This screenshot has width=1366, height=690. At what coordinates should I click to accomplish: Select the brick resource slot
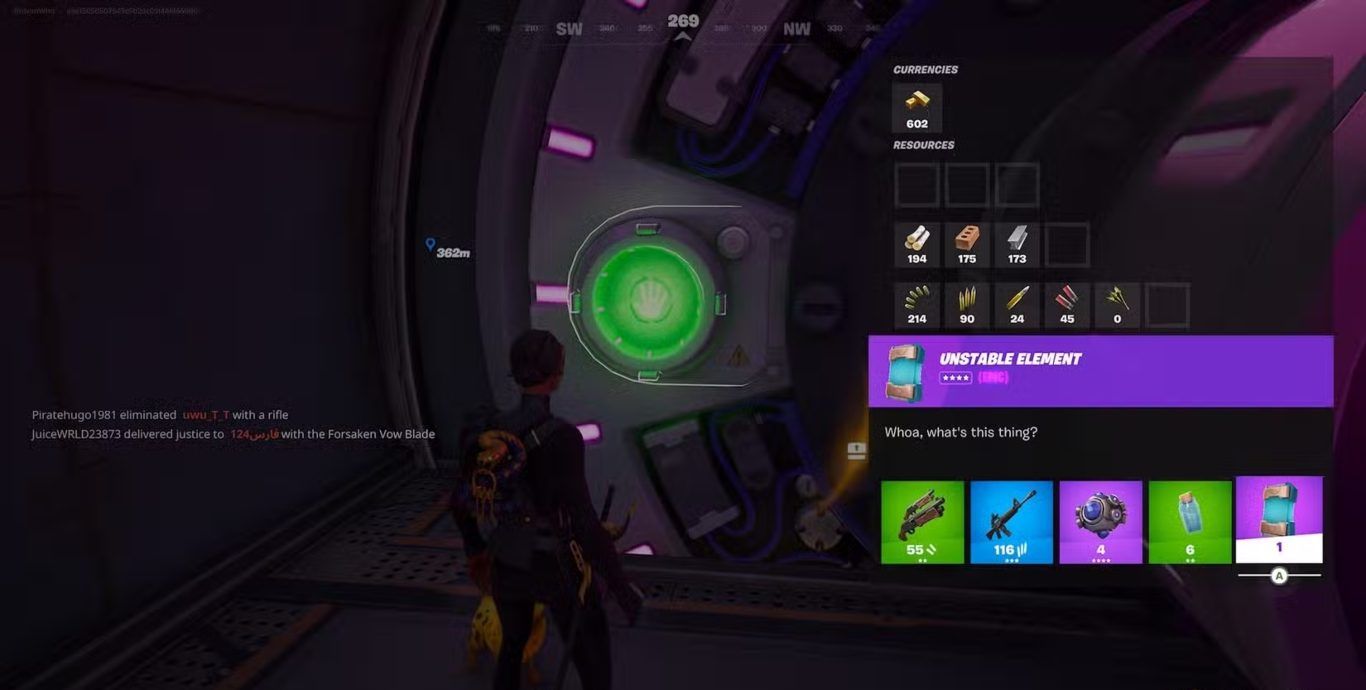coord(967,245)
